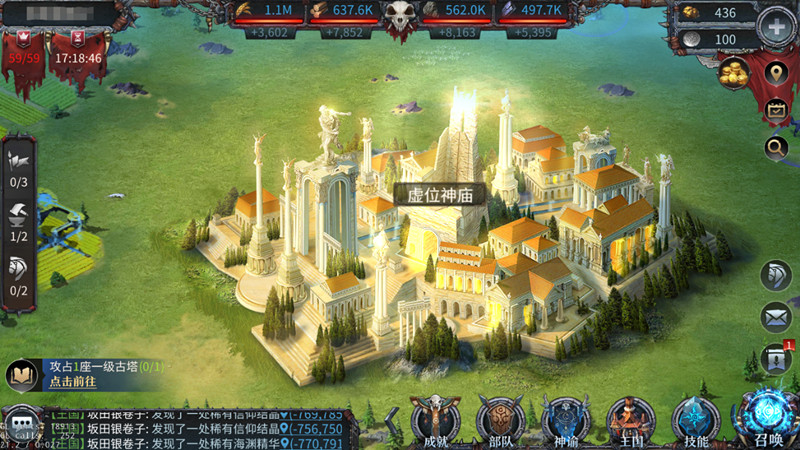Click the map location pin icon
800x450 pixels.
point(775,73)
